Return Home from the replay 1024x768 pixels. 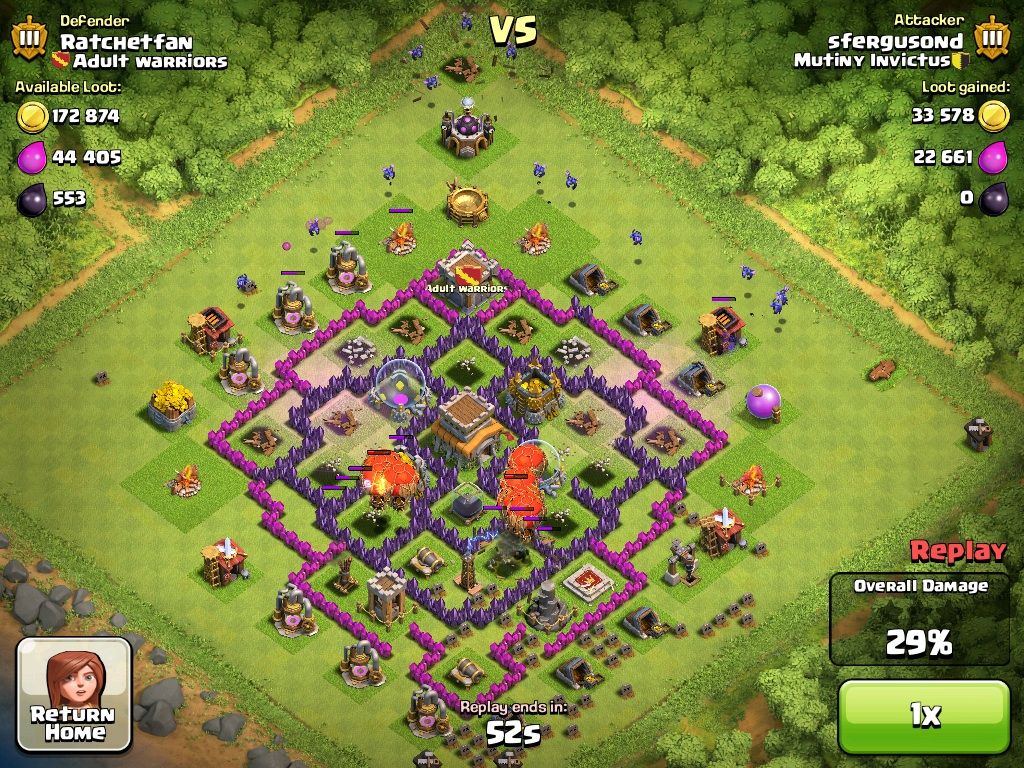point(74,695)
